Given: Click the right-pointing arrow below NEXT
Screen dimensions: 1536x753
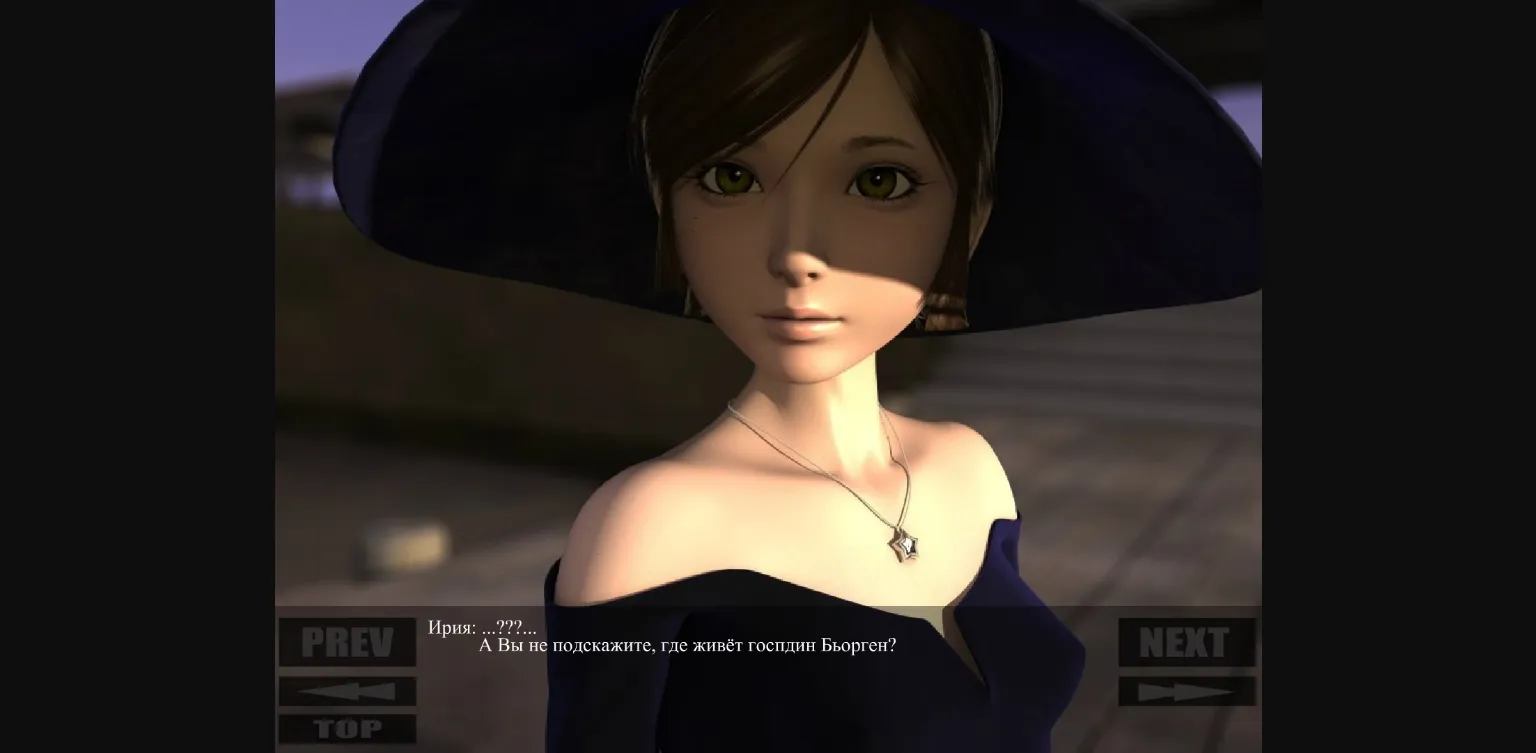Looking at the screenshot, I should pos(1186,690).
